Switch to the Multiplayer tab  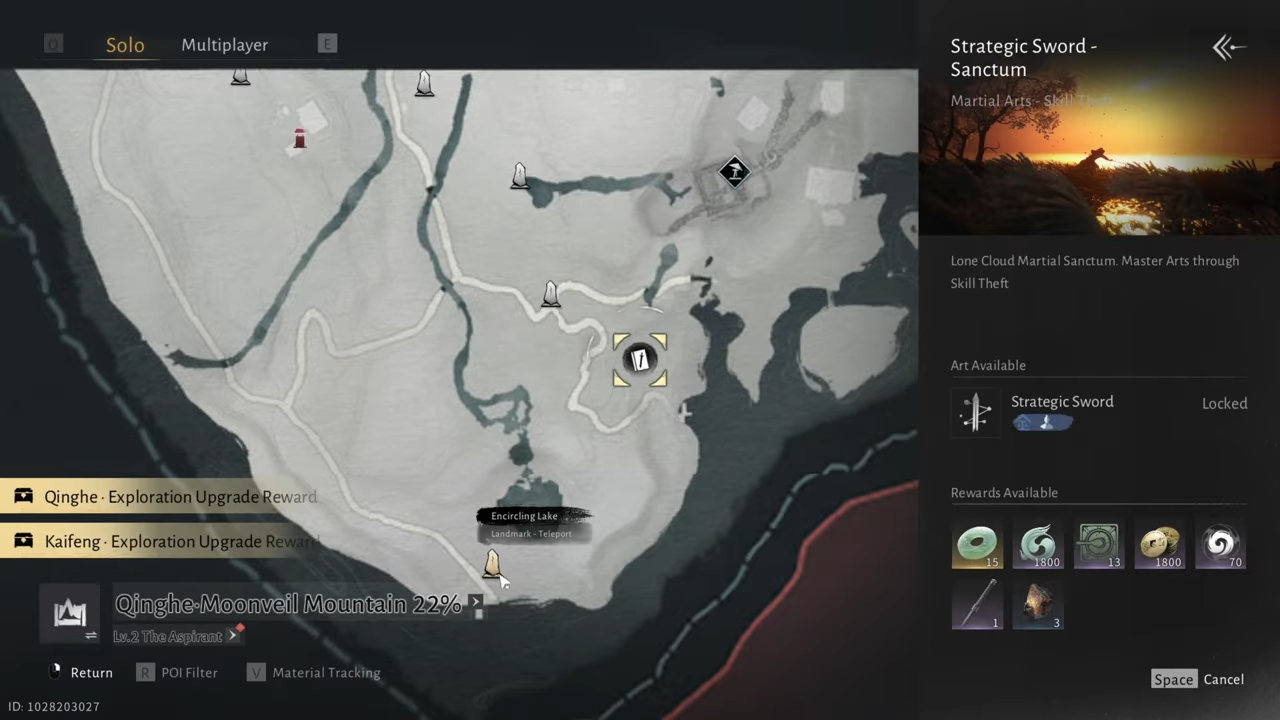point(224,45)
